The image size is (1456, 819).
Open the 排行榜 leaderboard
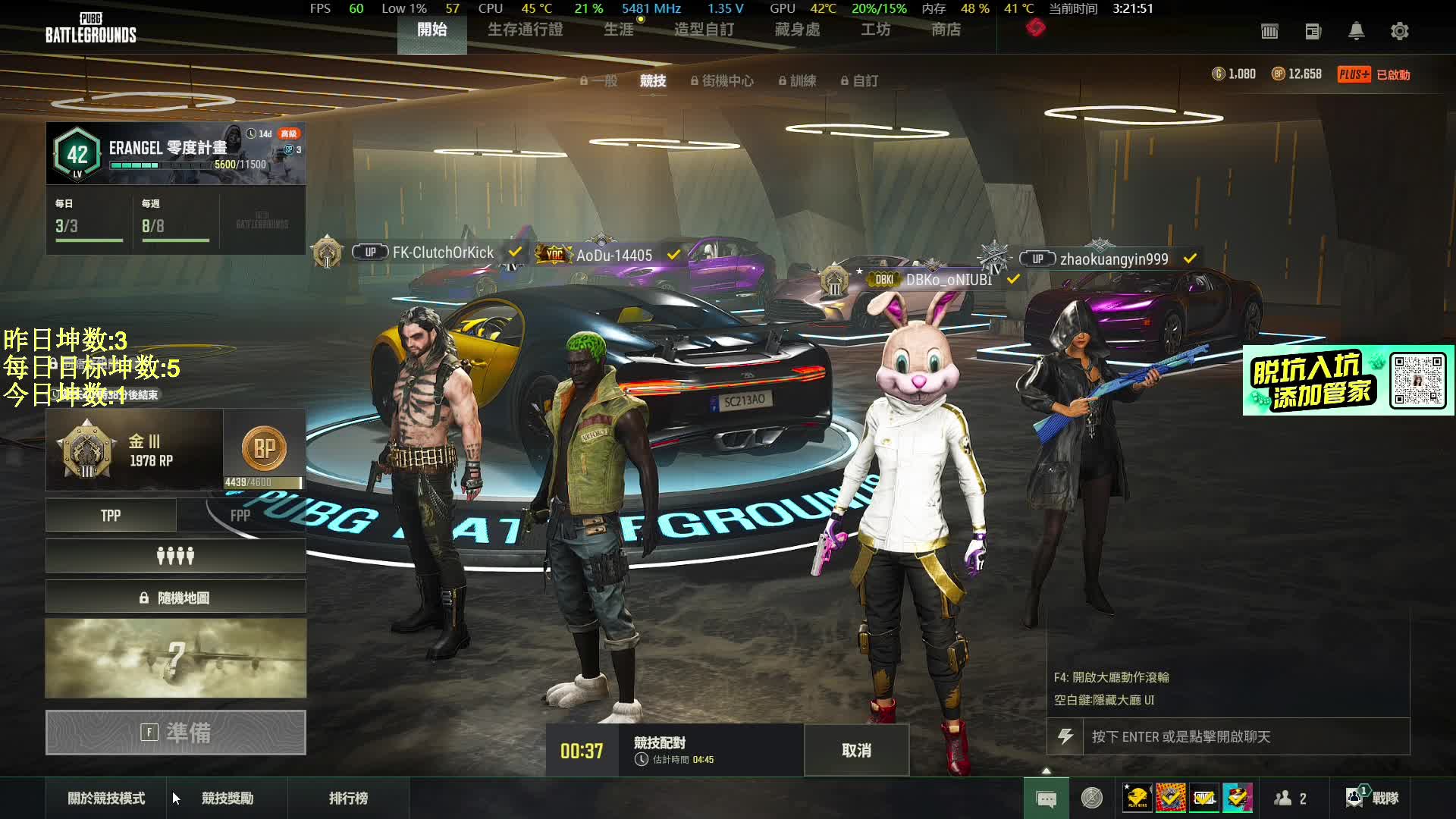click(x=348, y=798)
